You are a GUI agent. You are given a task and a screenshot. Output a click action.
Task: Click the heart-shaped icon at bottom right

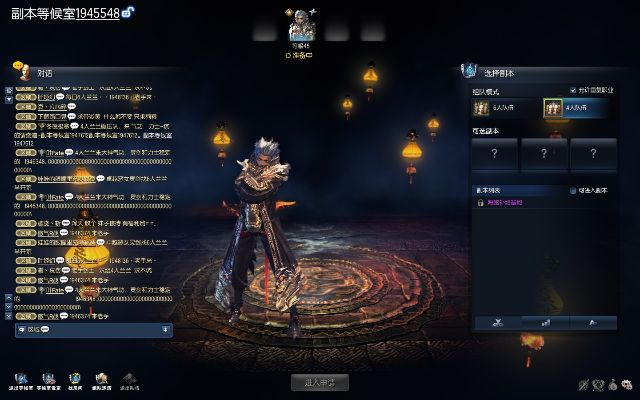tap(598, 385)
